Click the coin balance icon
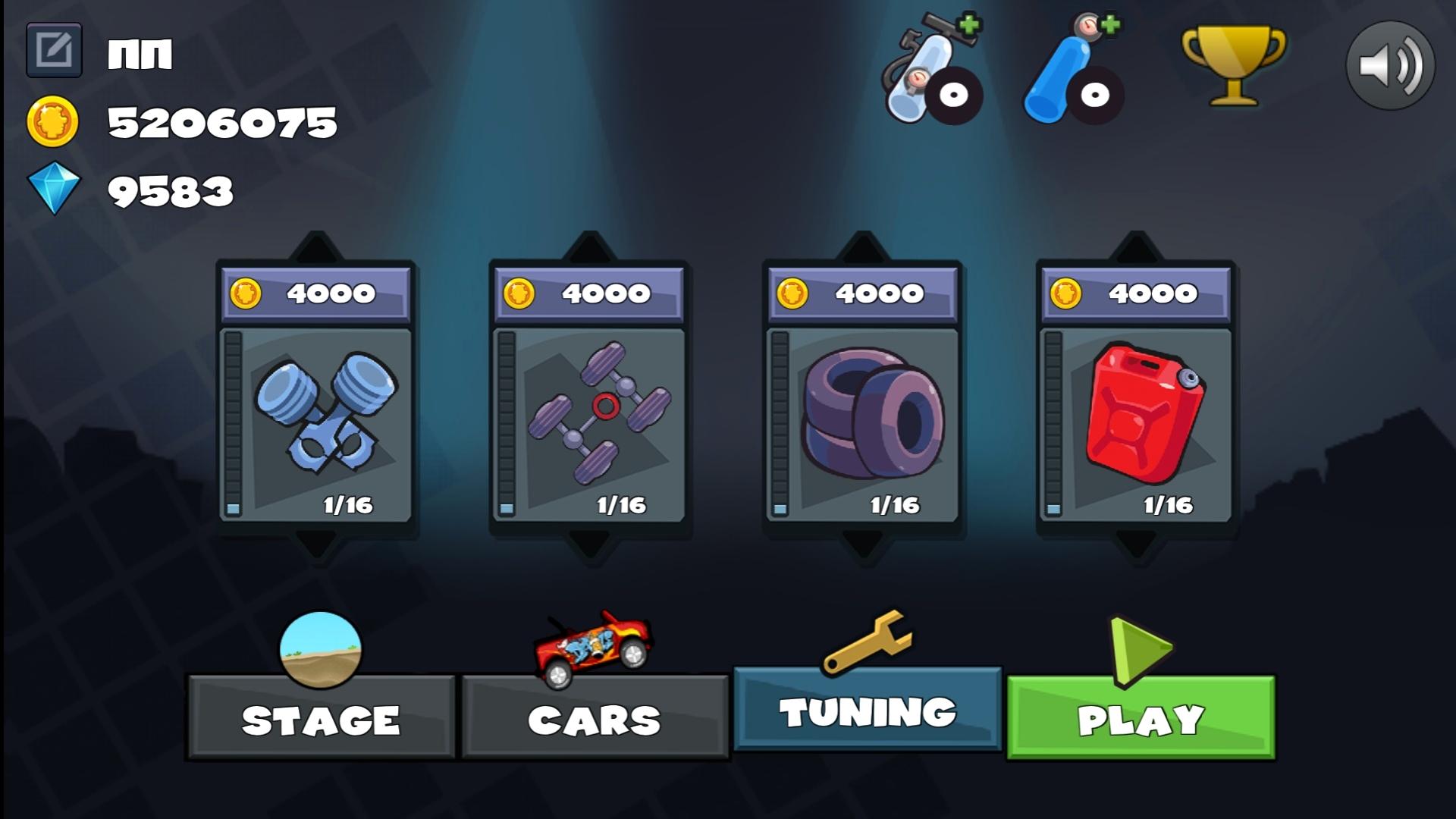The height and width of the screenshot is (819, 1456). click(54, 118)
